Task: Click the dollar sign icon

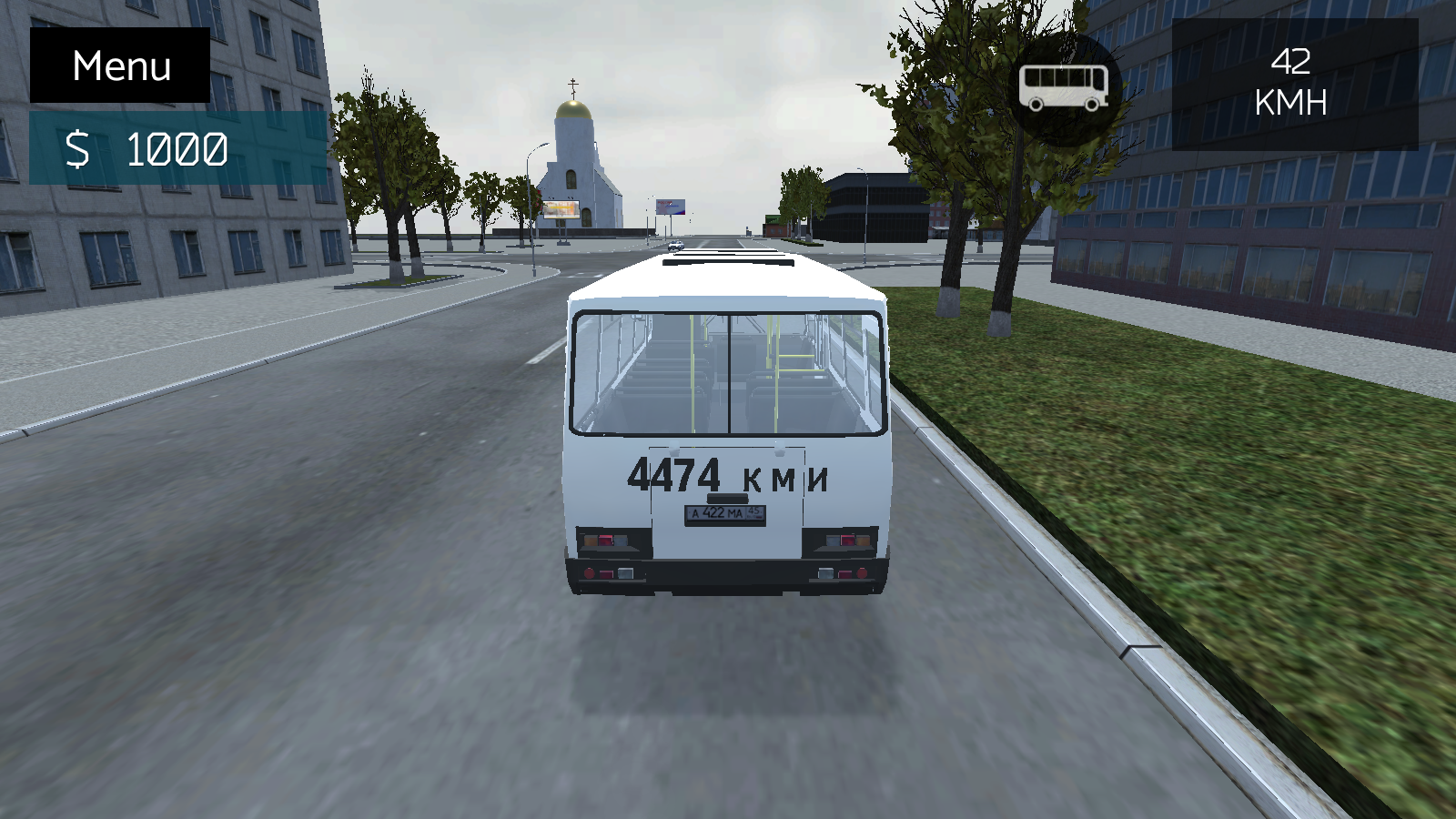Action: (80, 148)
